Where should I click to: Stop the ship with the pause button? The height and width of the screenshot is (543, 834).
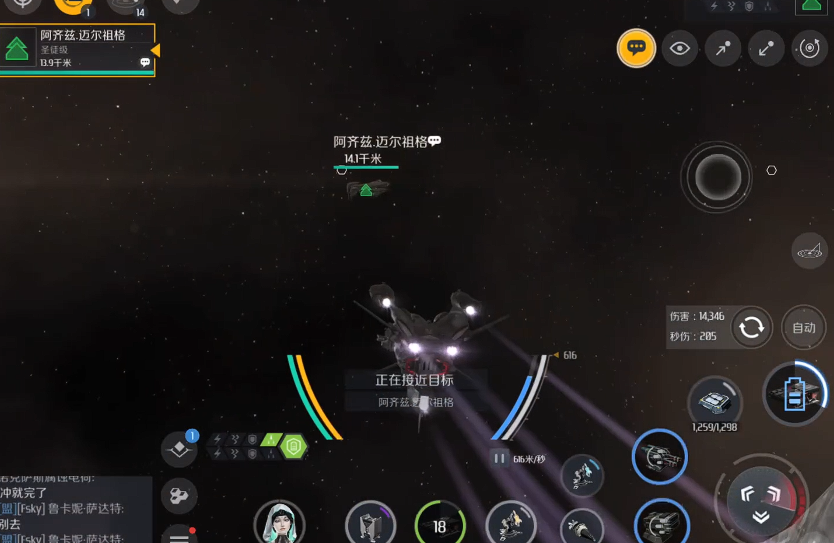coord(499,458)
